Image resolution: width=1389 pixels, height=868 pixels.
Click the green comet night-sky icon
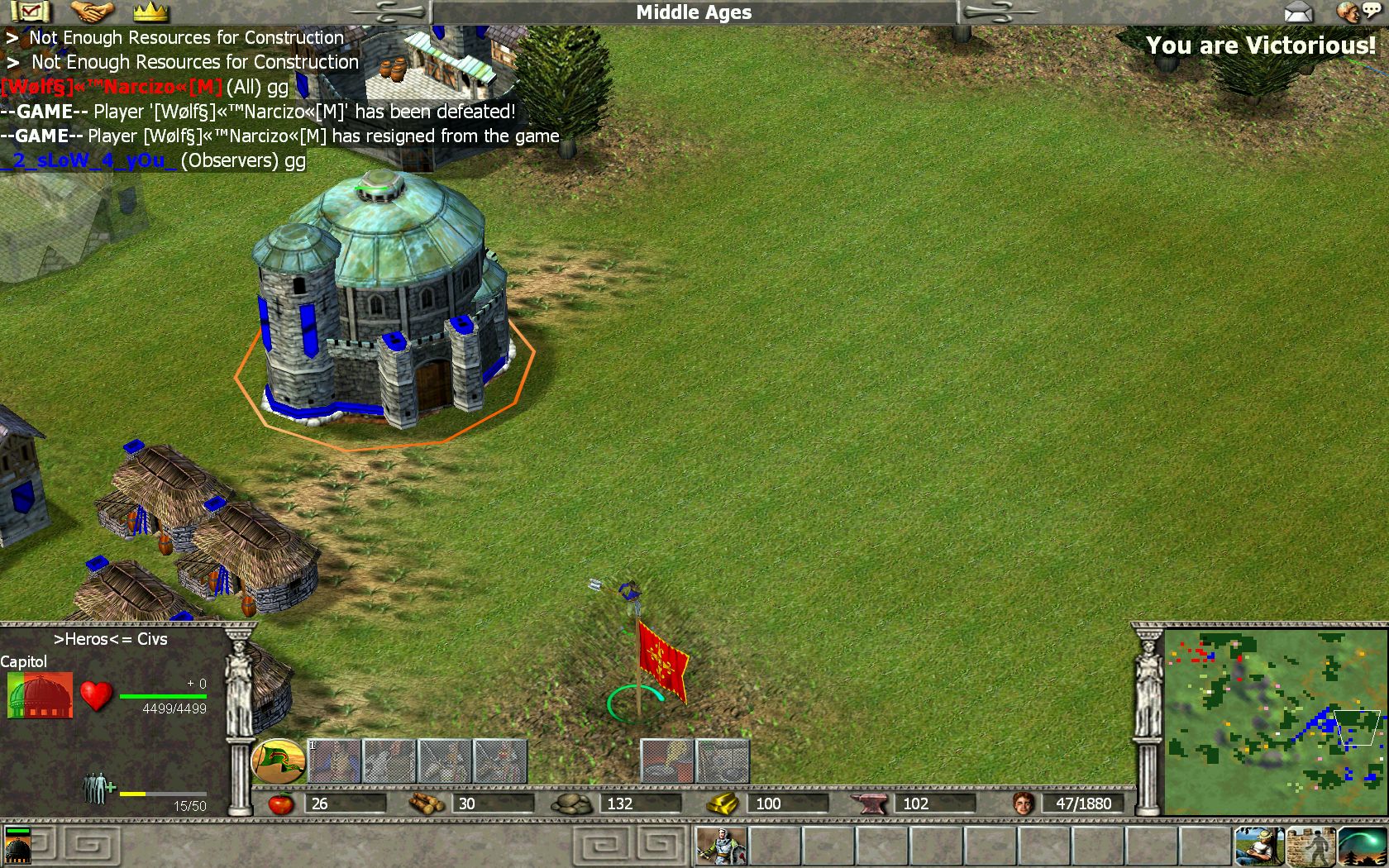[1361, 846]
